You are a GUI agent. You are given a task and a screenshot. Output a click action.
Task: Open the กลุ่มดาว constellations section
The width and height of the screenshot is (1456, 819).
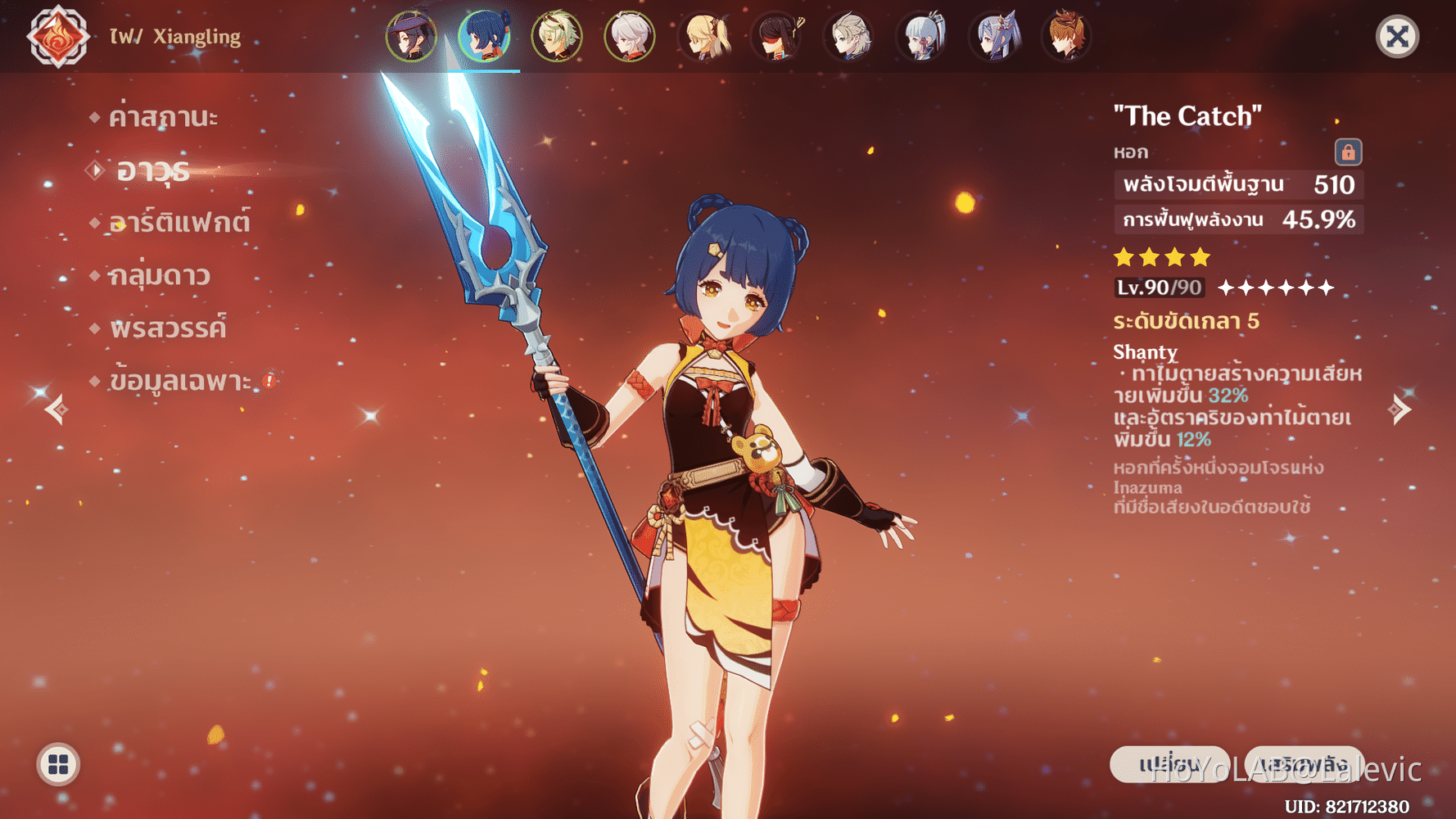161,275
